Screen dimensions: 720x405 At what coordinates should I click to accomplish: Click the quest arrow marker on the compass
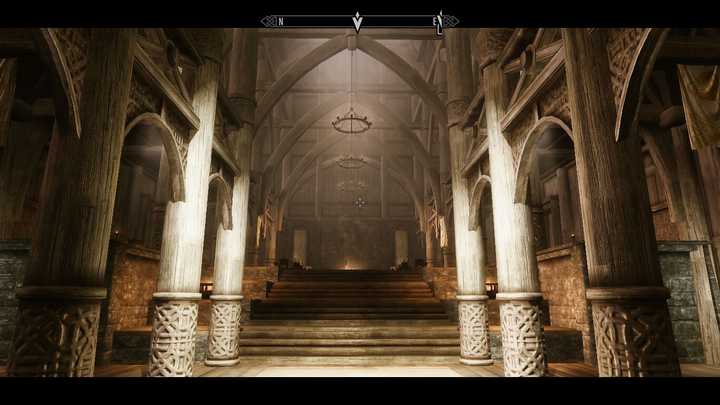pyautogui.click(x=357, y=21)
